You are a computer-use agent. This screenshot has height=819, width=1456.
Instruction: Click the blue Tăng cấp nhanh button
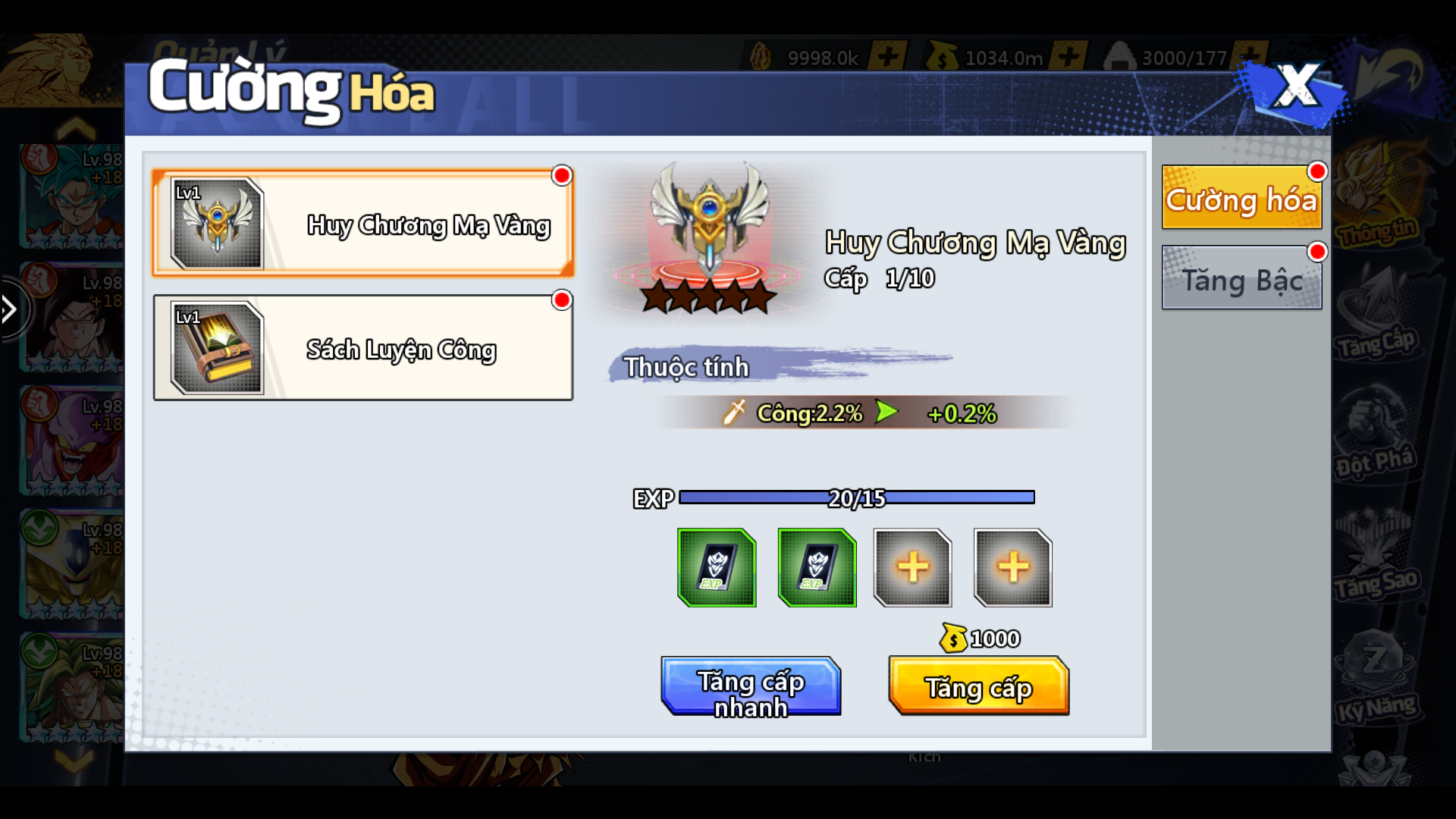coord(751,687)
